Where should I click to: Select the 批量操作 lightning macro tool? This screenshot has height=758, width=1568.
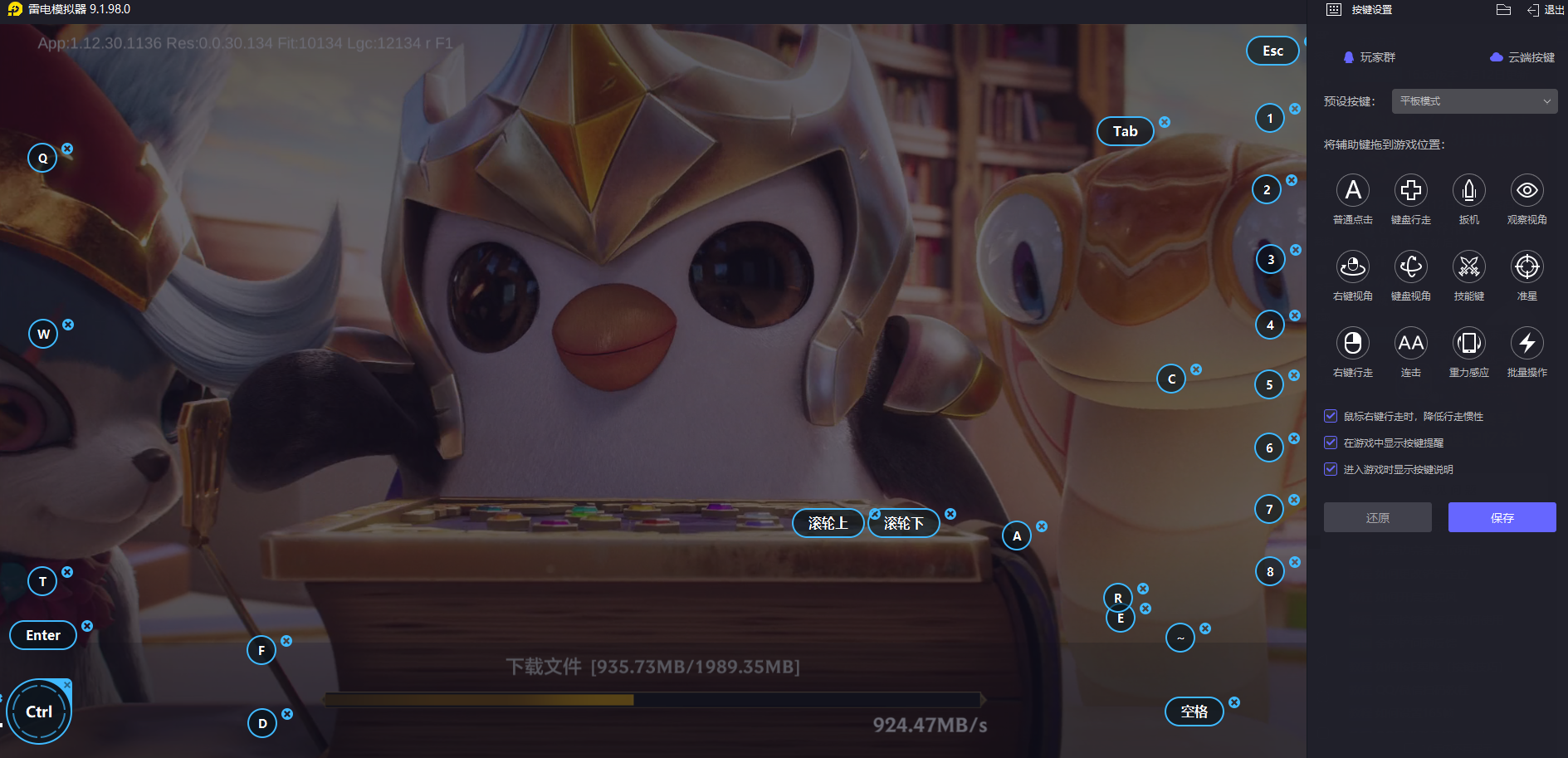(x=1527, y=344)
